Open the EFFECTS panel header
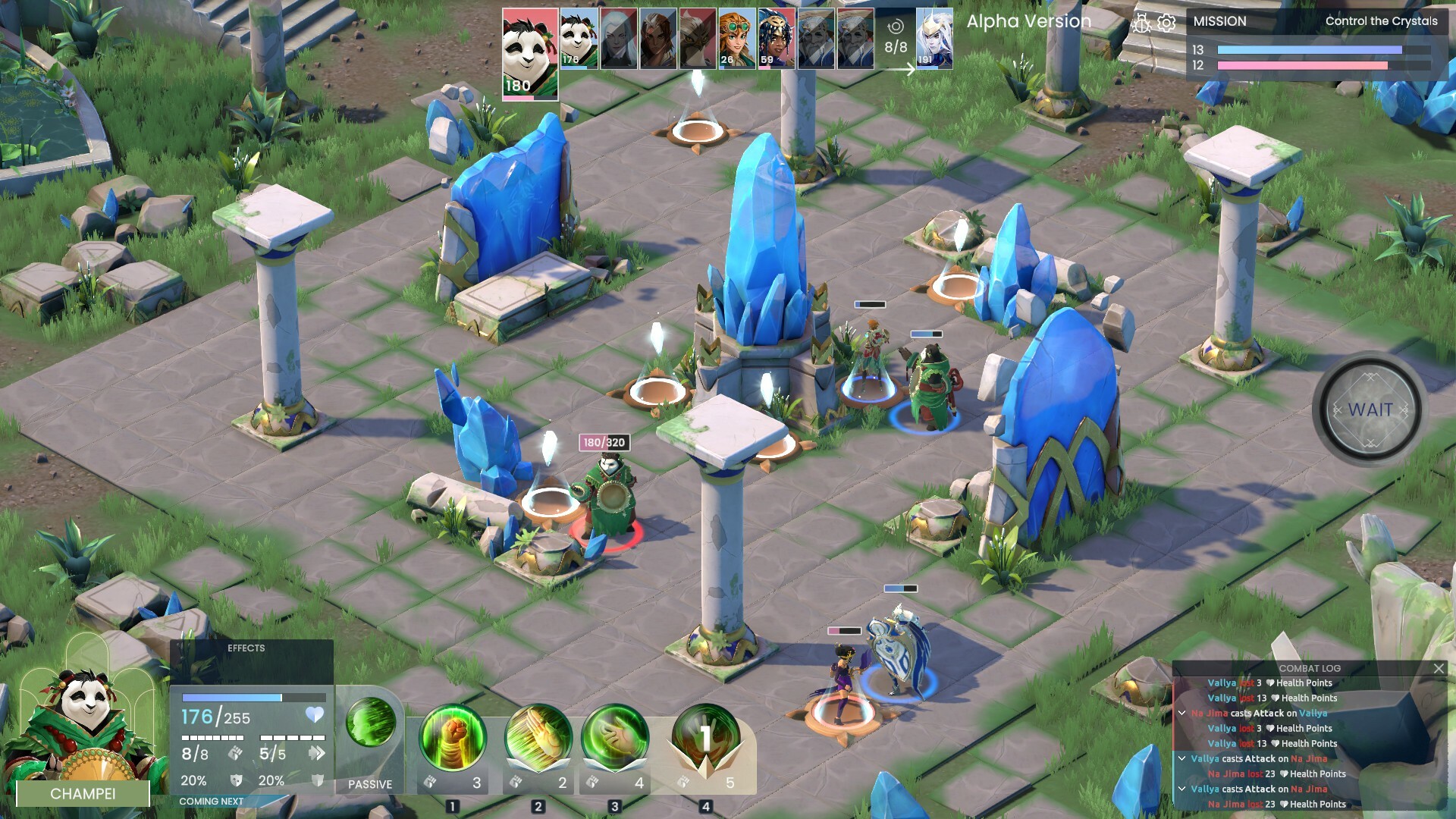The image size is (1456, 819). [x=247, y=648]
